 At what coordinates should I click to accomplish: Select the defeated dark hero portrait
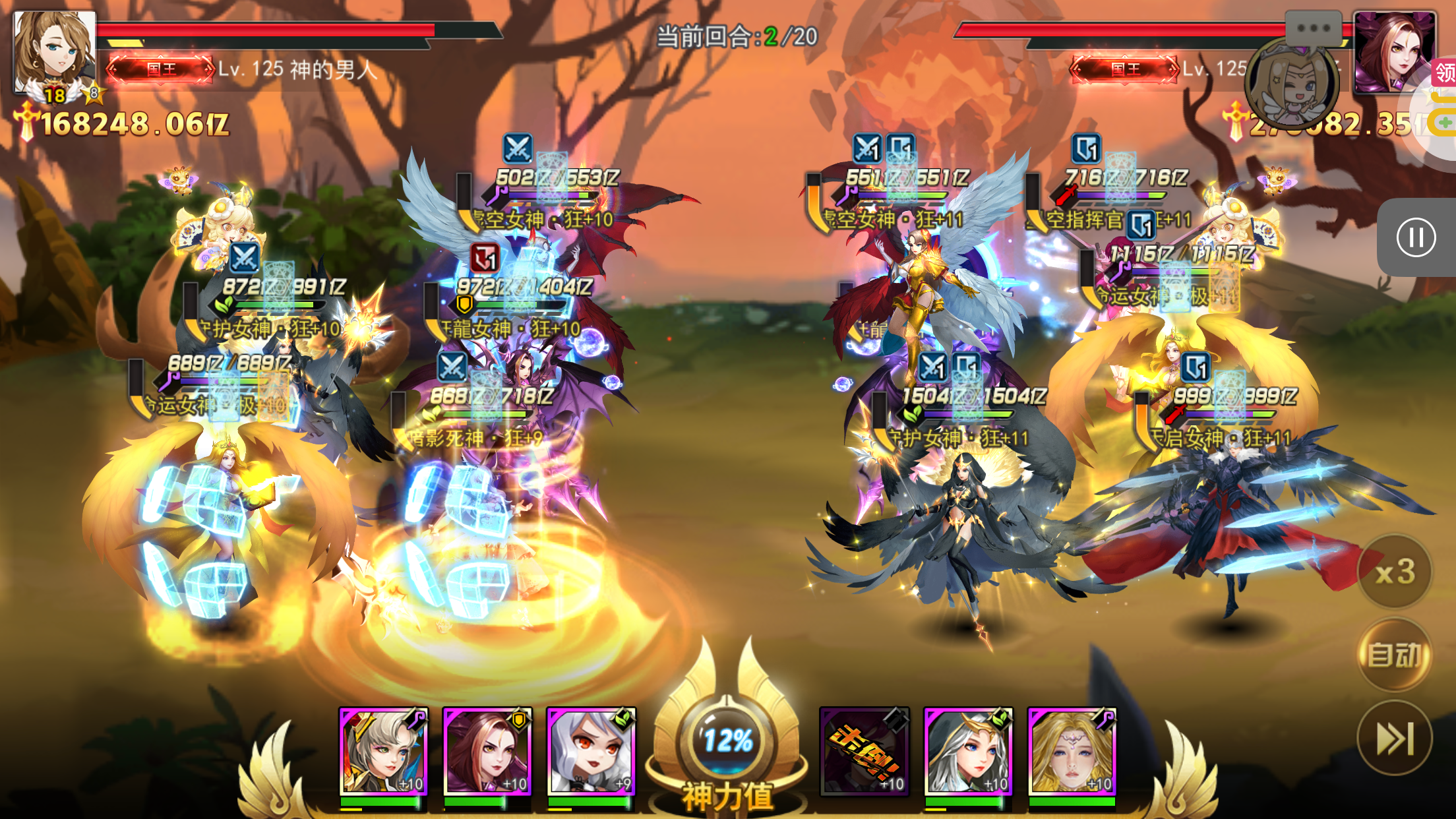tap(864, 751)
